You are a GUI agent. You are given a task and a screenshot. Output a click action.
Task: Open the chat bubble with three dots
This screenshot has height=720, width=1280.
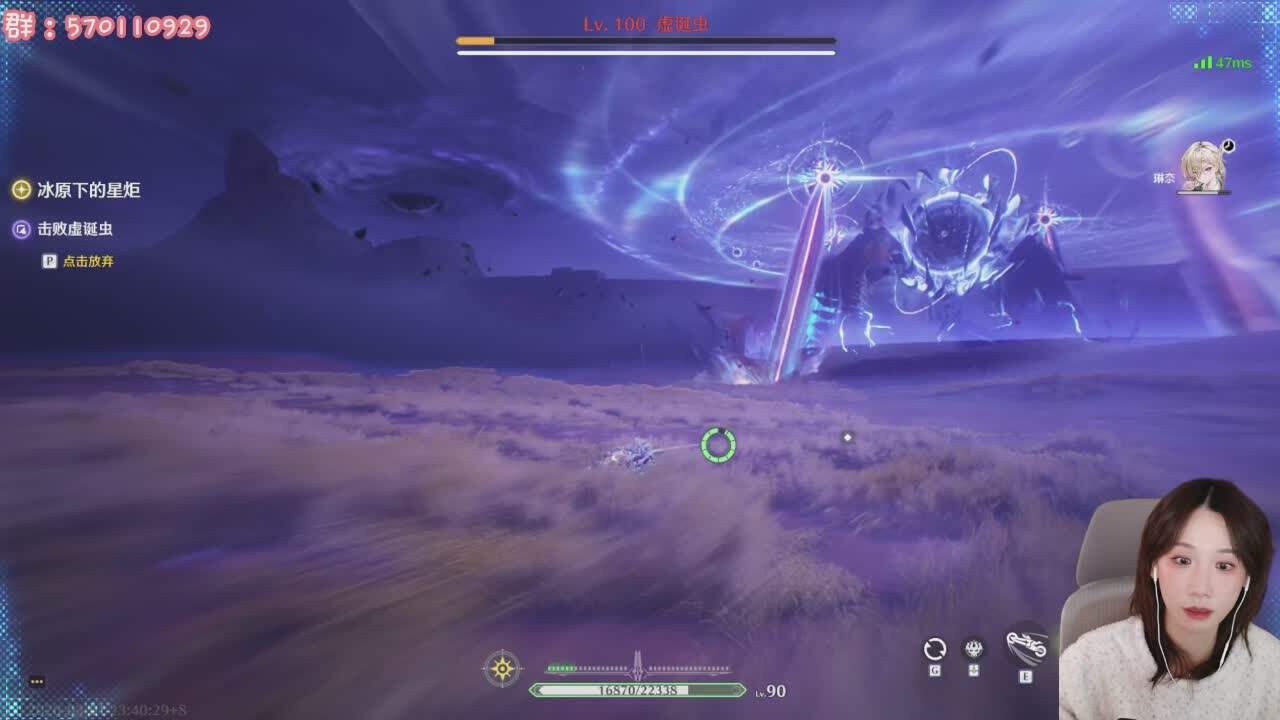[x=37, y=681]
